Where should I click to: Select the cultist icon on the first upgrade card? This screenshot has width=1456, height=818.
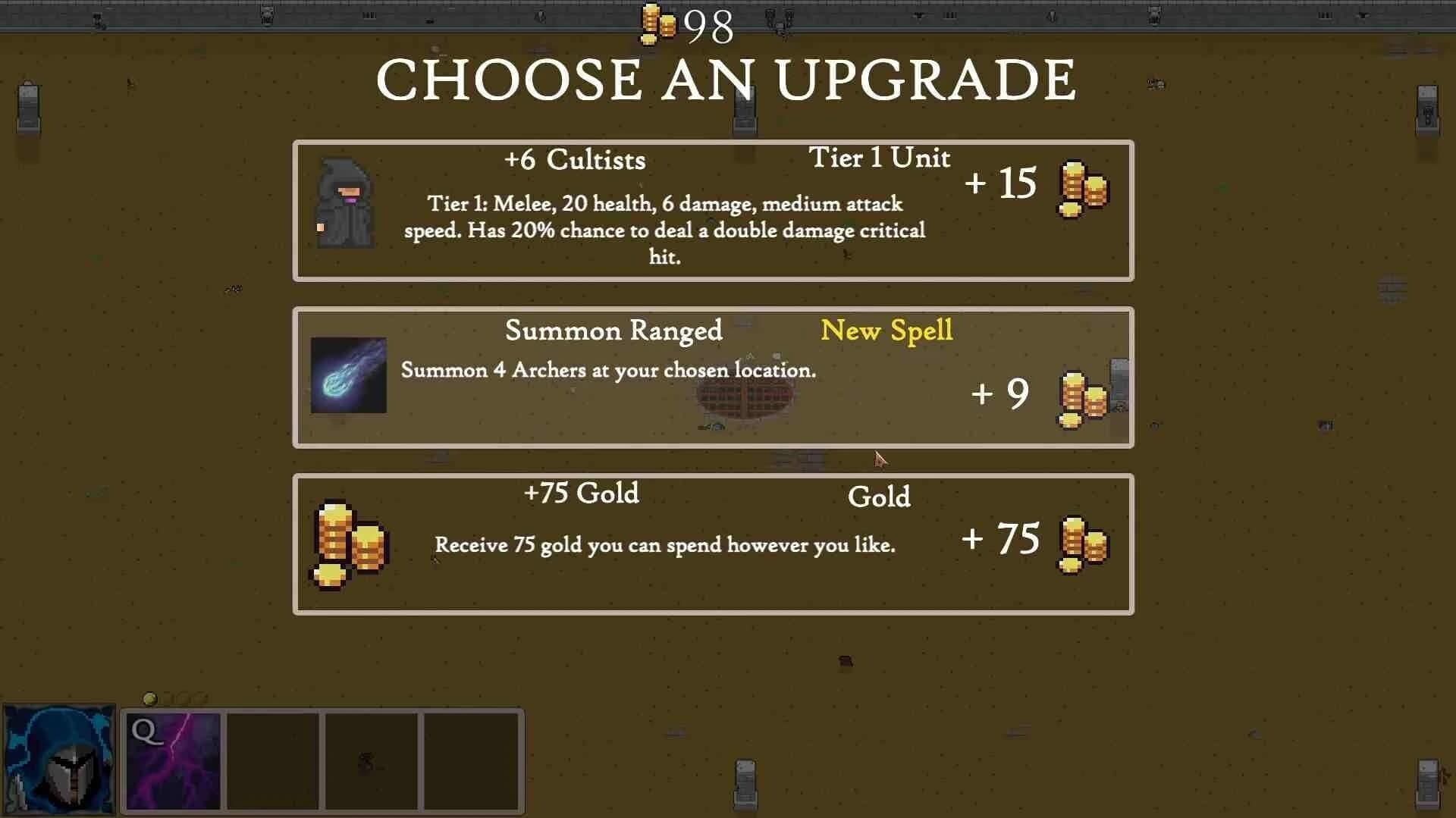(x=345, y=202)
